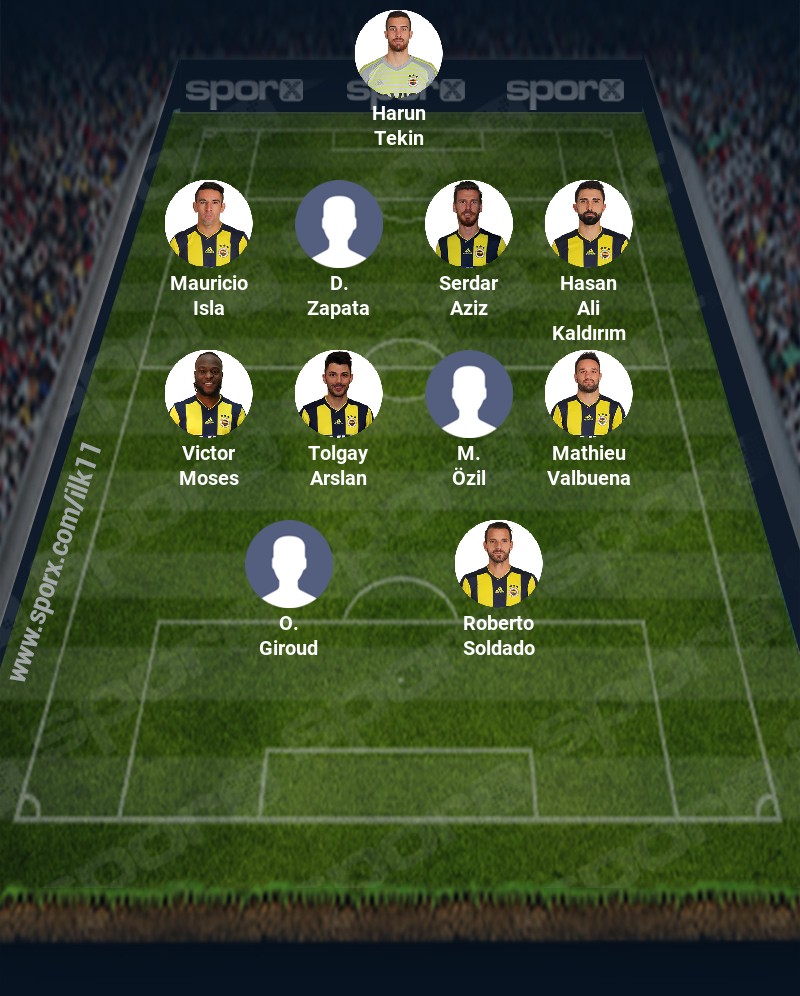This screenshot has width=800, height=996.
Task: Select Victor Moses in midfield
Action: pos(209,394)
